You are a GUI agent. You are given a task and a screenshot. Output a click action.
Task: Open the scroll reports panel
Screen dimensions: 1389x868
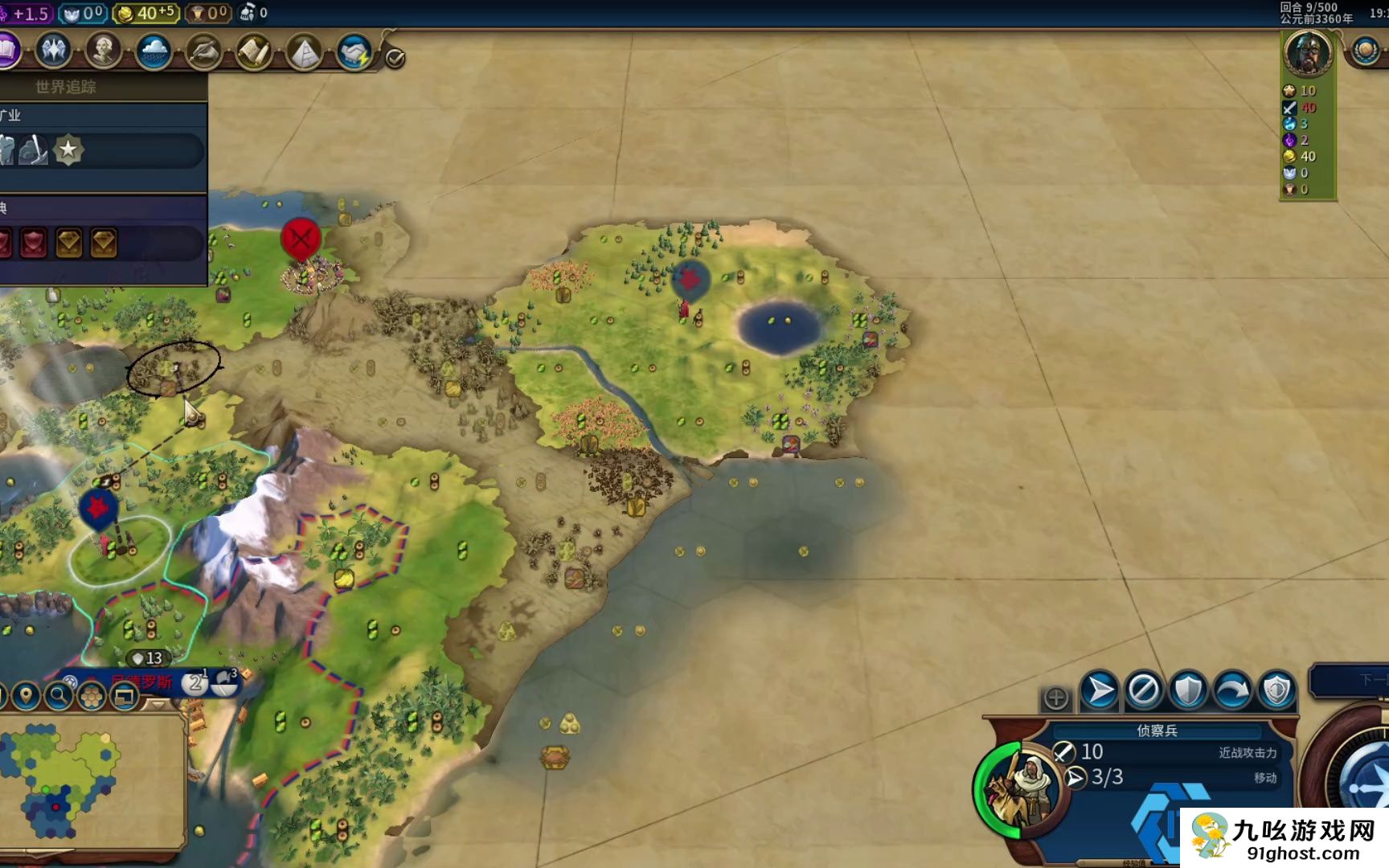tap(253, 52)
